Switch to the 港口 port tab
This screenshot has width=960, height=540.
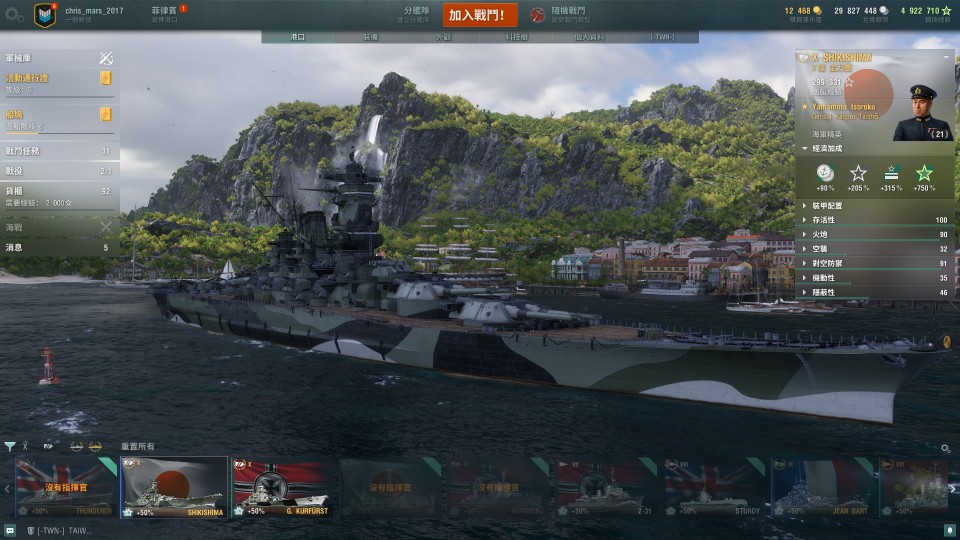tap(297, 37)
